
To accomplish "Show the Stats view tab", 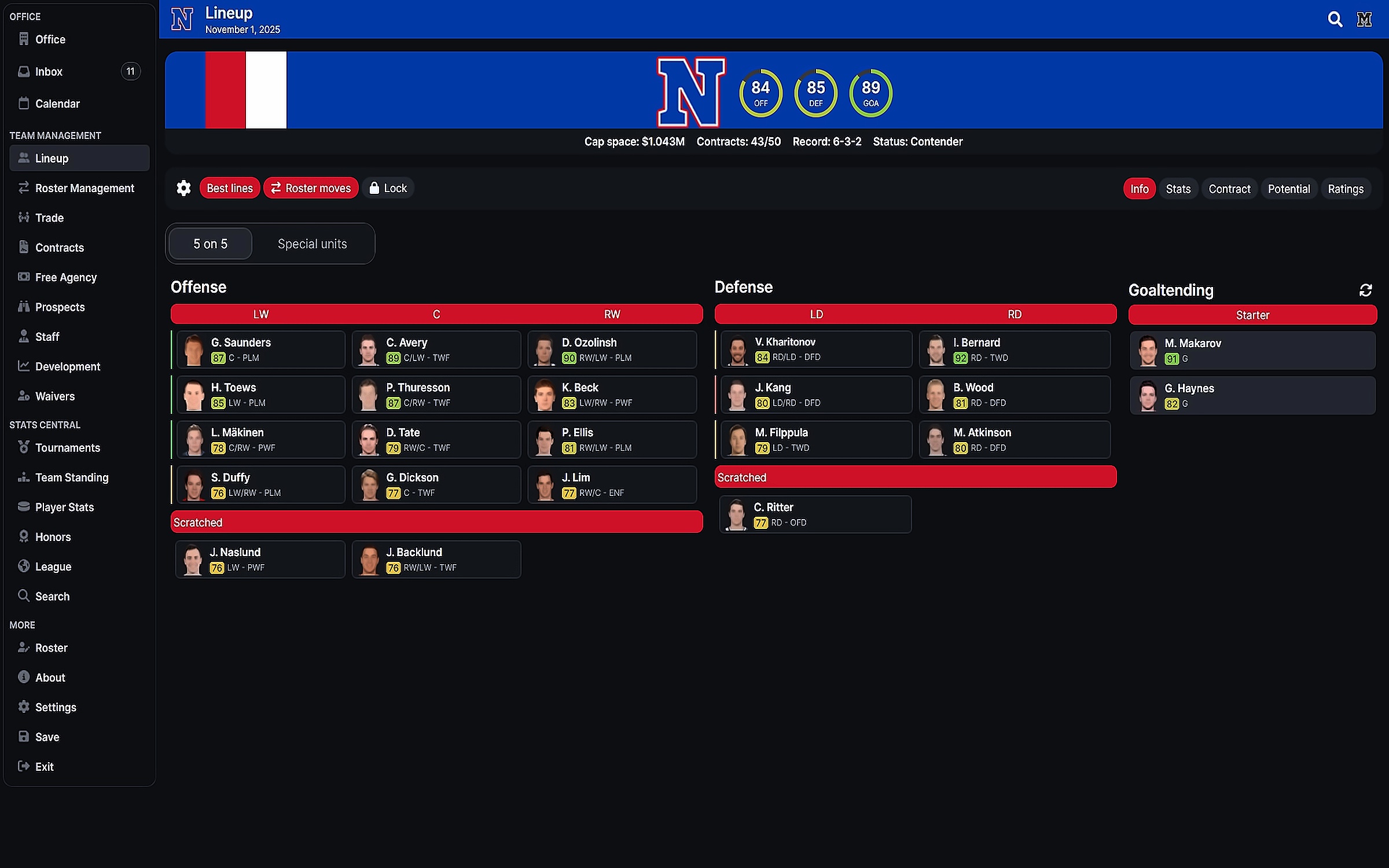I will (x=1178, y=189).
